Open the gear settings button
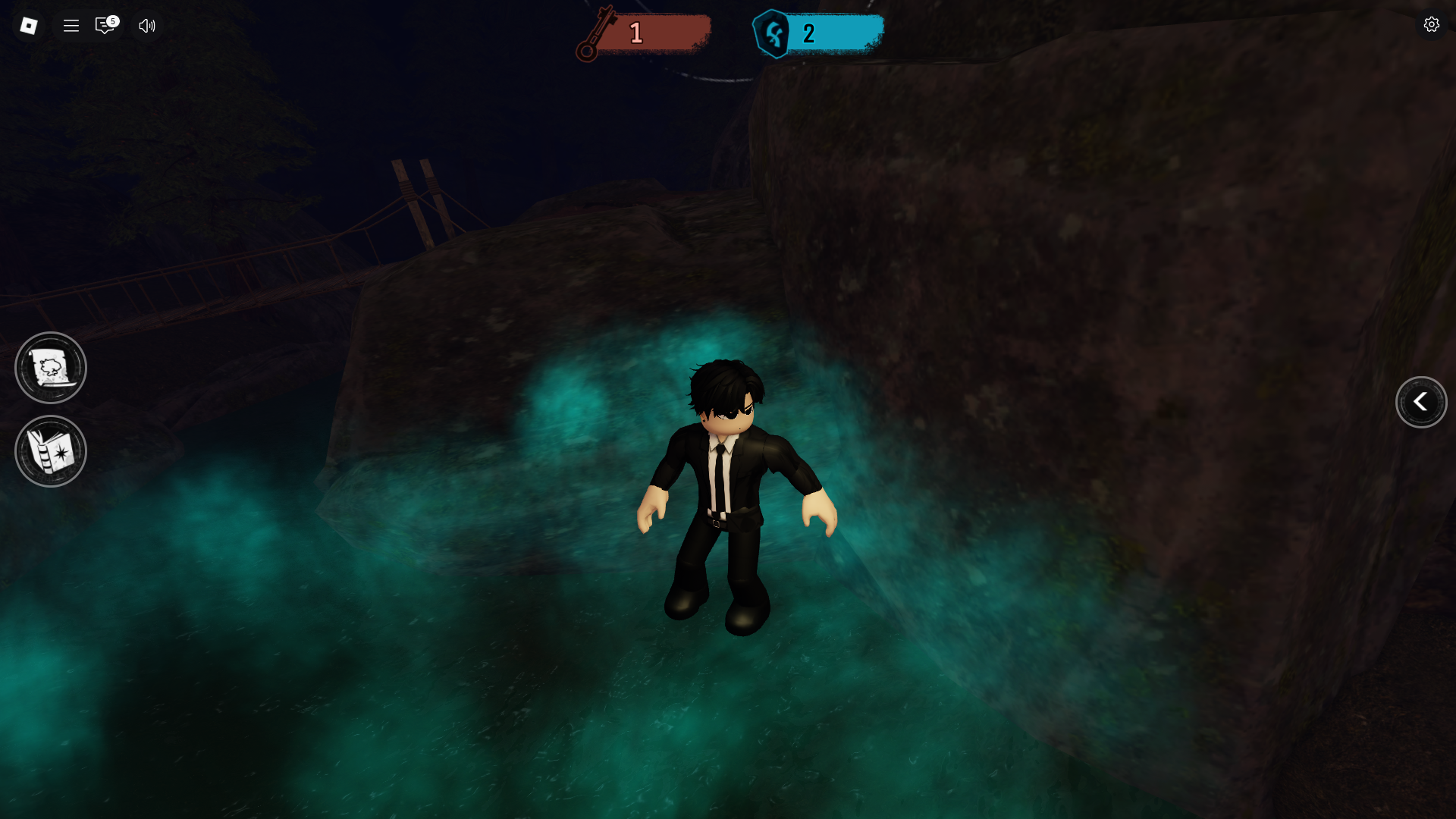Image resolution: width=1456 pixels, height=819 pixels. tap(1431, 24)
